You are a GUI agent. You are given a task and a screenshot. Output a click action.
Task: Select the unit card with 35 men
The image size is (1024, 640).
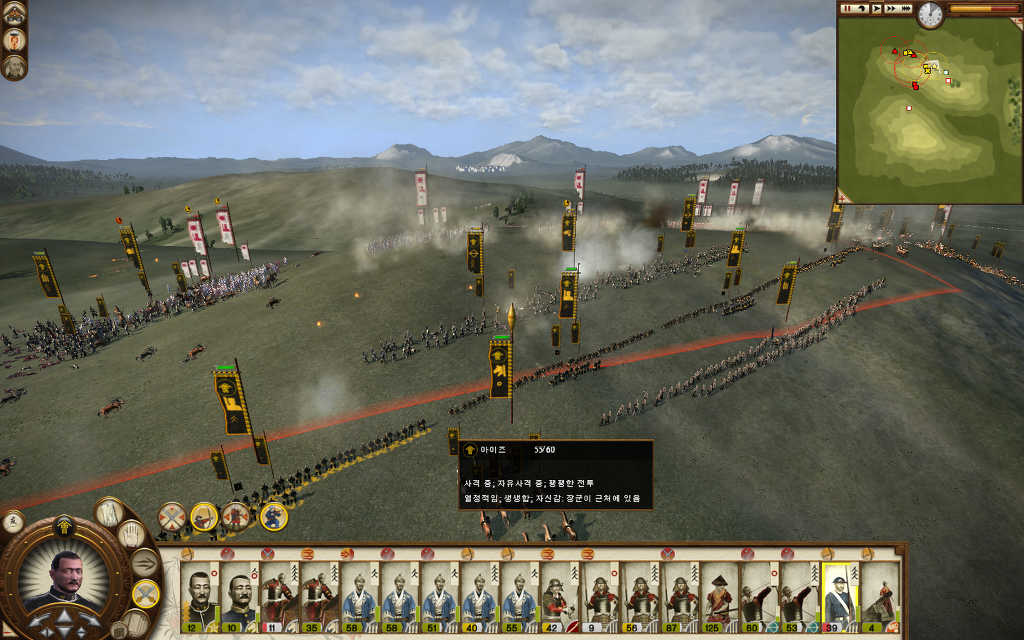(319, 597)
